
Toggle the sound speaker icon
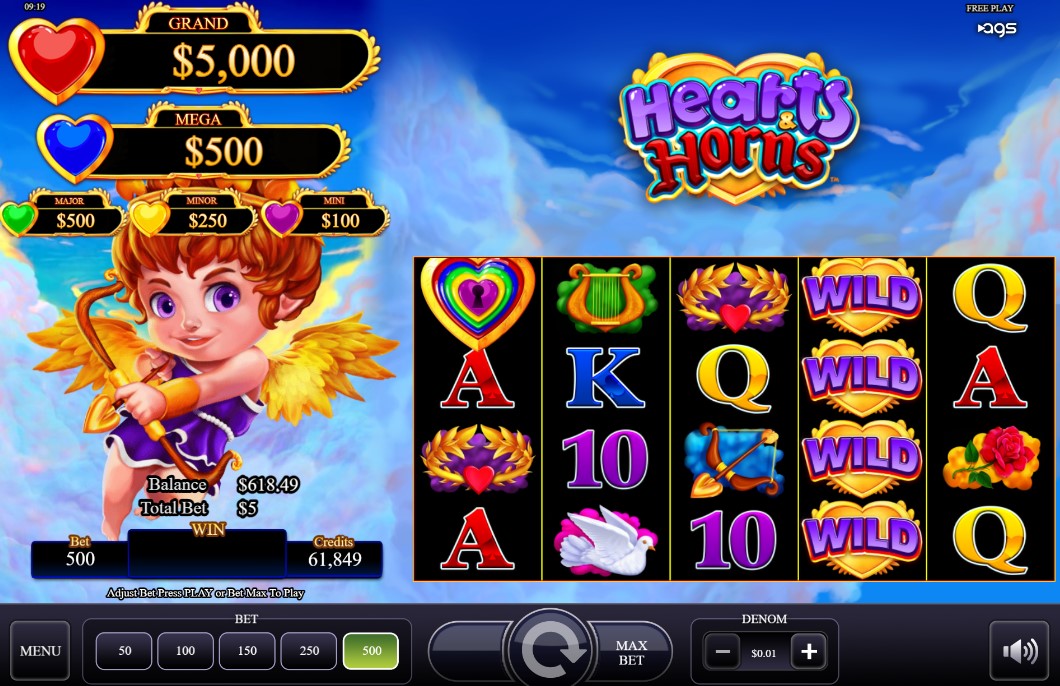(x=1020, y=652)
